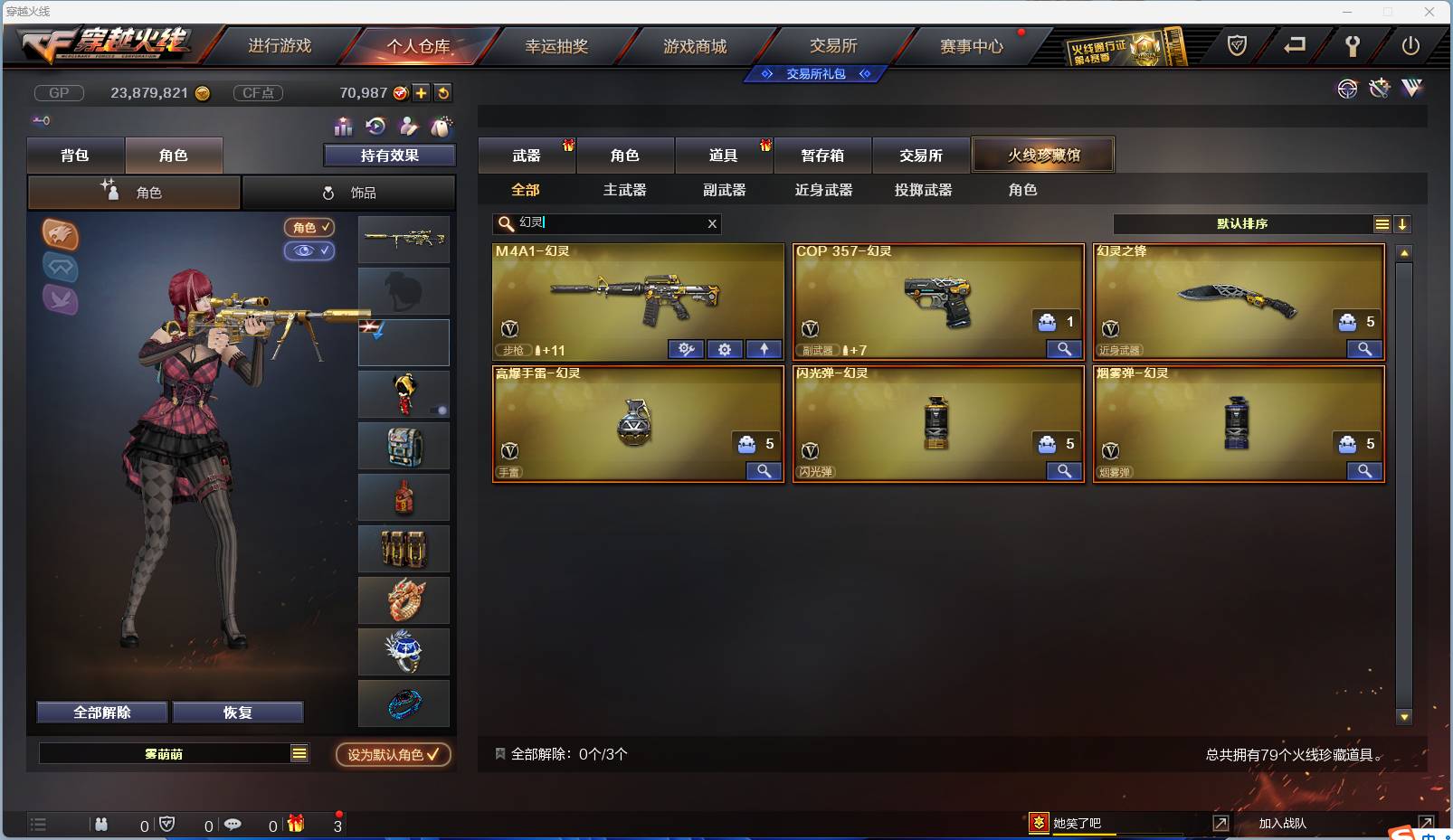Toggle the eye visibility icon near 角色 checkmark

[309, 251]
